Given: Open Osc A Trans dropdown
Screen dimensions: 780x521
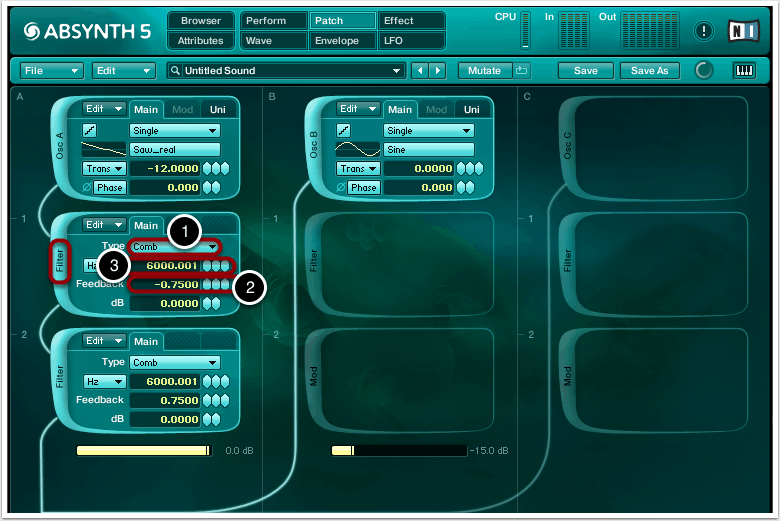Looking at the screenshot, I should [104, 168].
